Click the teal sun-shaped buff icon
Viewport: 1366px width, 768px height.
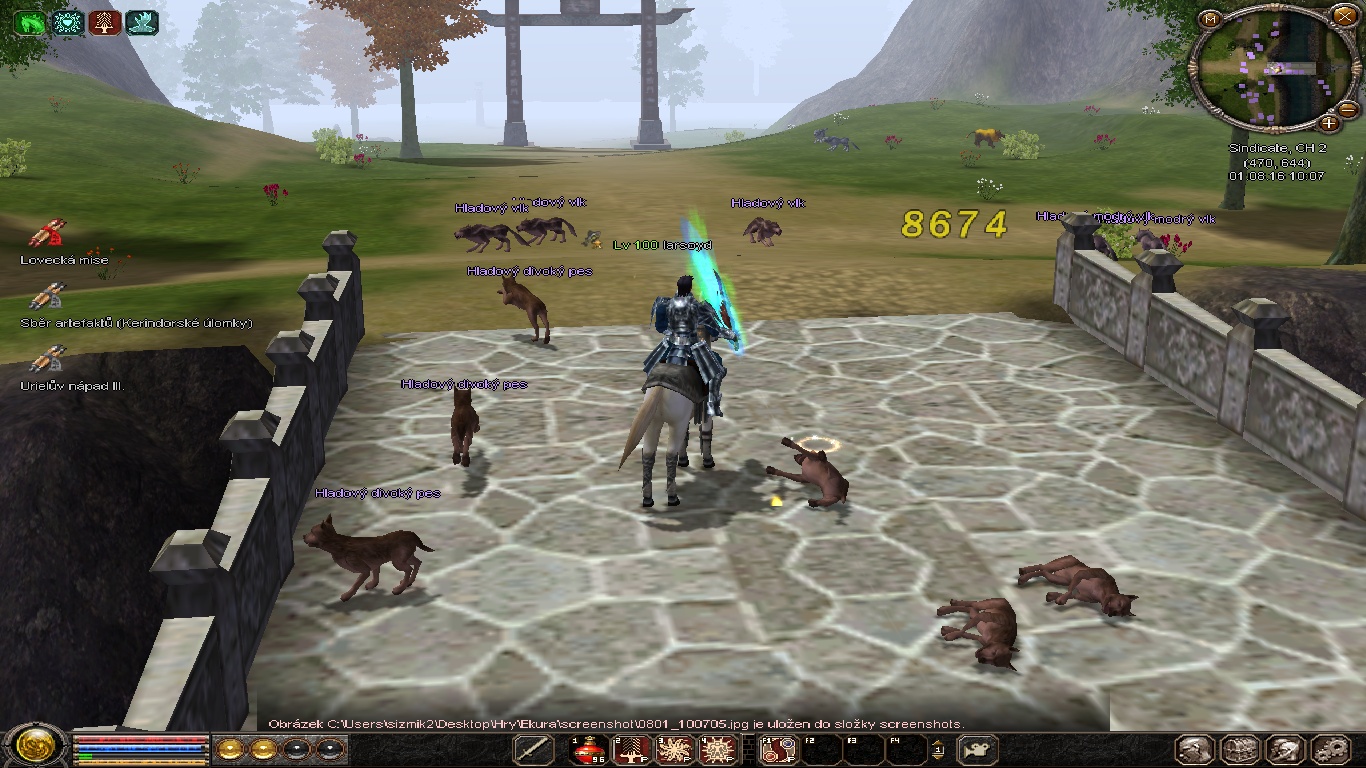(67, 22)
